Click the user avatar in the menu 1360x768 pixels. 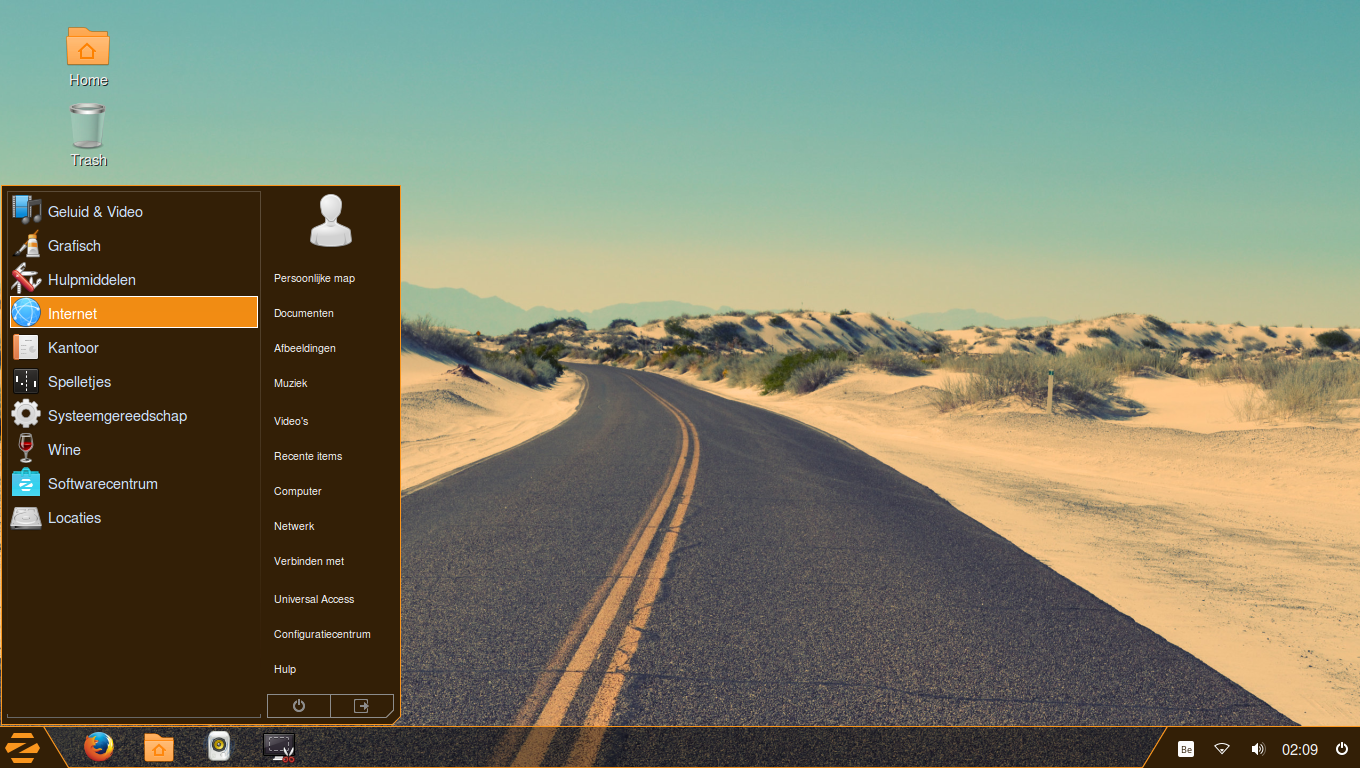(330, 220)
